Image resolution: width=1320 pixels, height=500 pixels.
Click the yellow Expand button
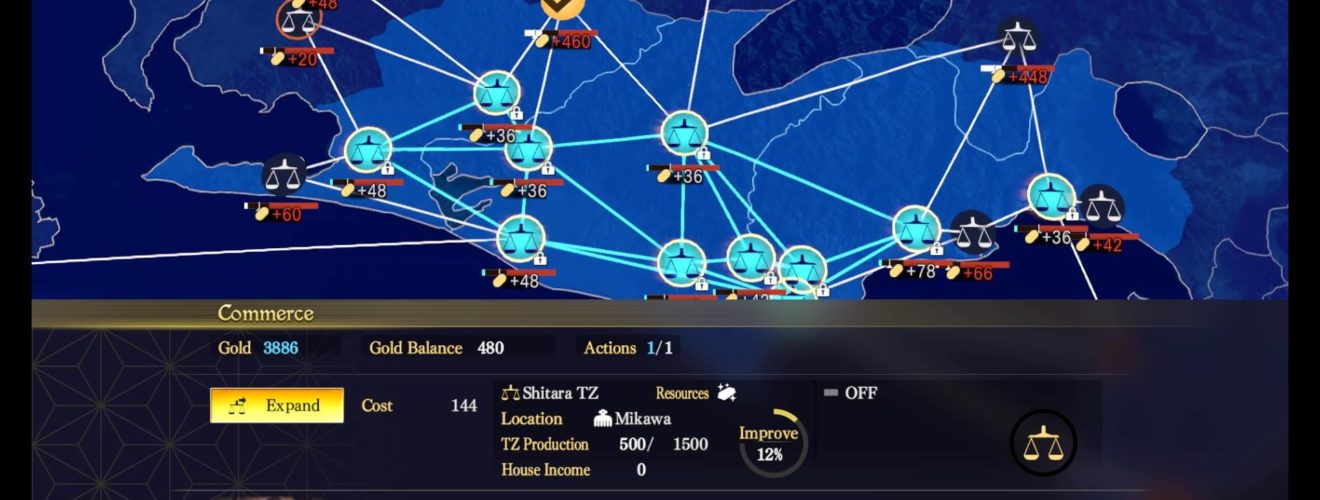click(x=277, y=406)
